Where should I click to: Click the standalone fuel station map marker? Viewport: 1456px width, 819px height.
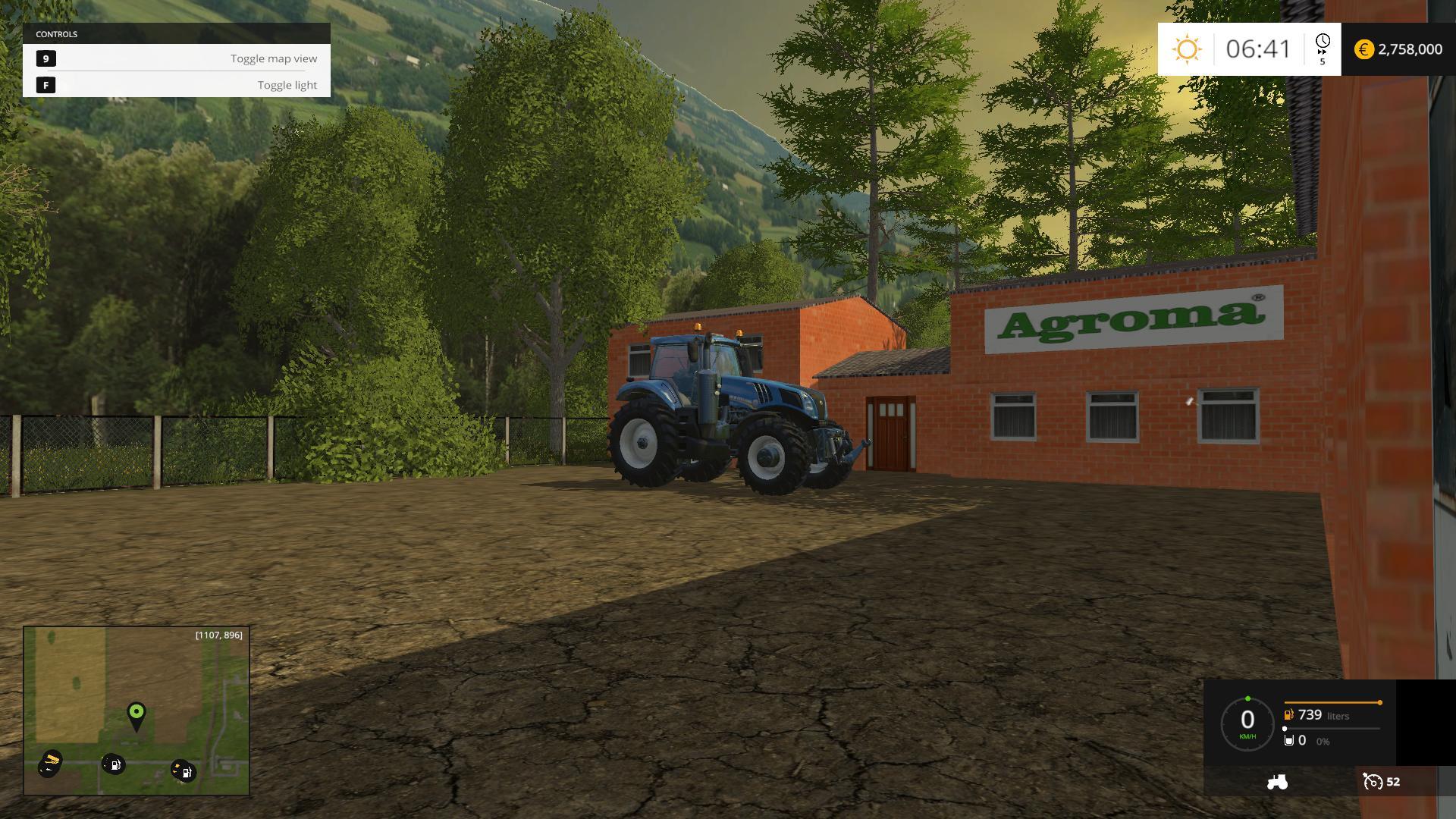coord(114,764)
